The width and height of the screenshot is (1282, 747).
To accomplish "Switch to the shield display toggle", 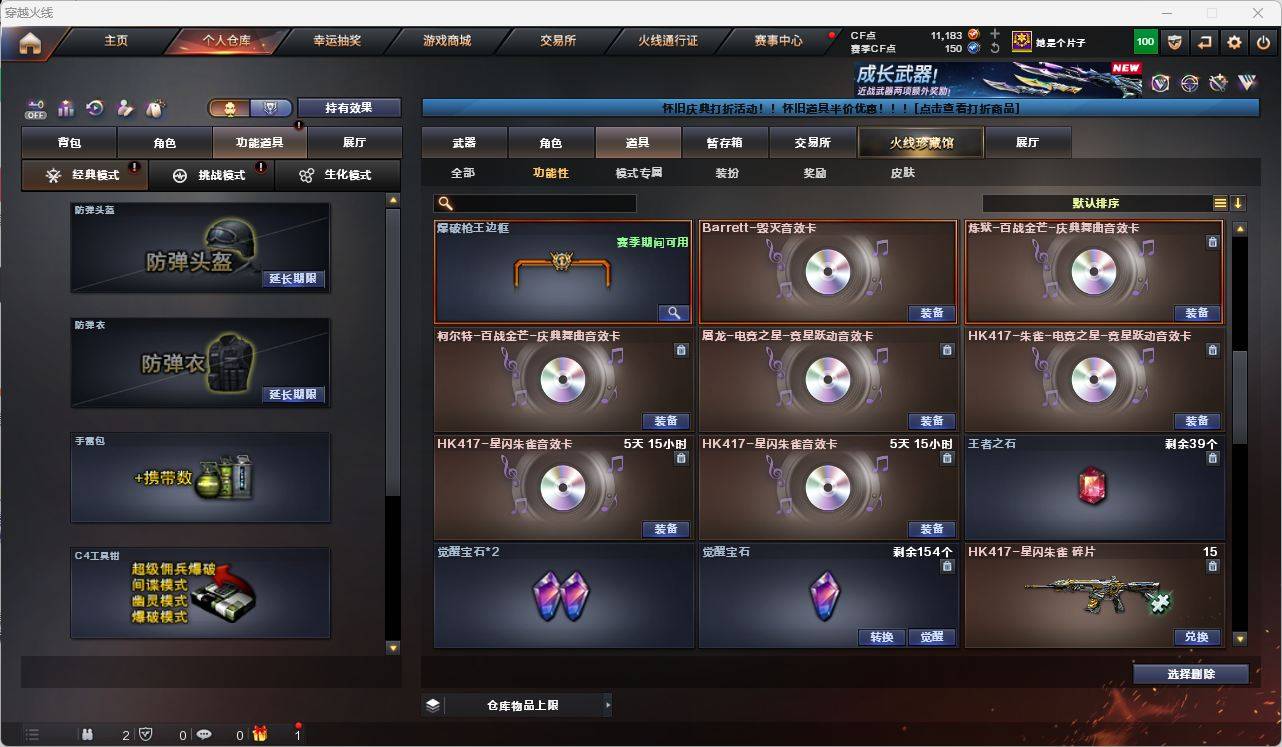I will 269,106.
